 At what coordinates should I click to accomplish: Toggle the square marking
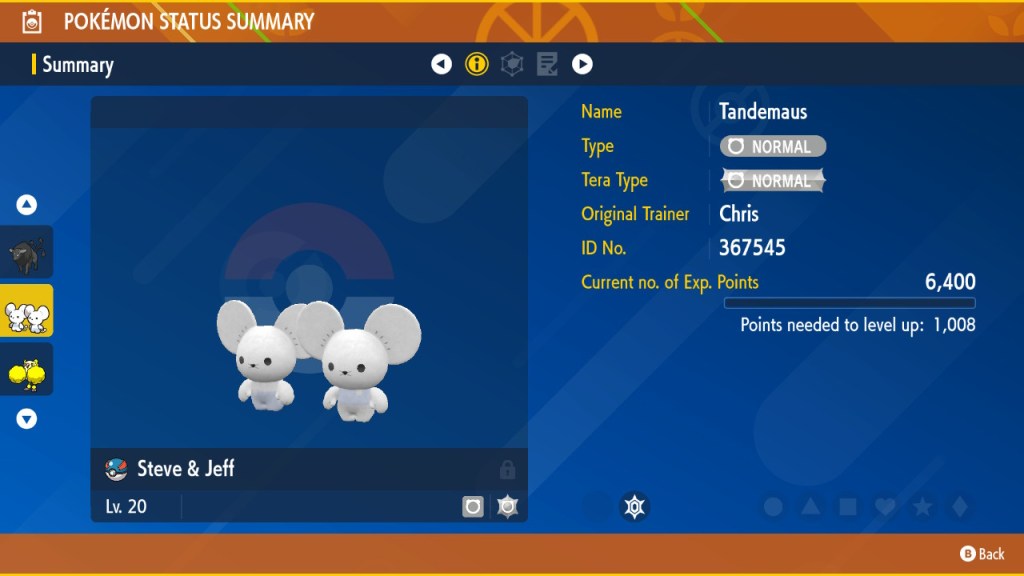(848, 507)
